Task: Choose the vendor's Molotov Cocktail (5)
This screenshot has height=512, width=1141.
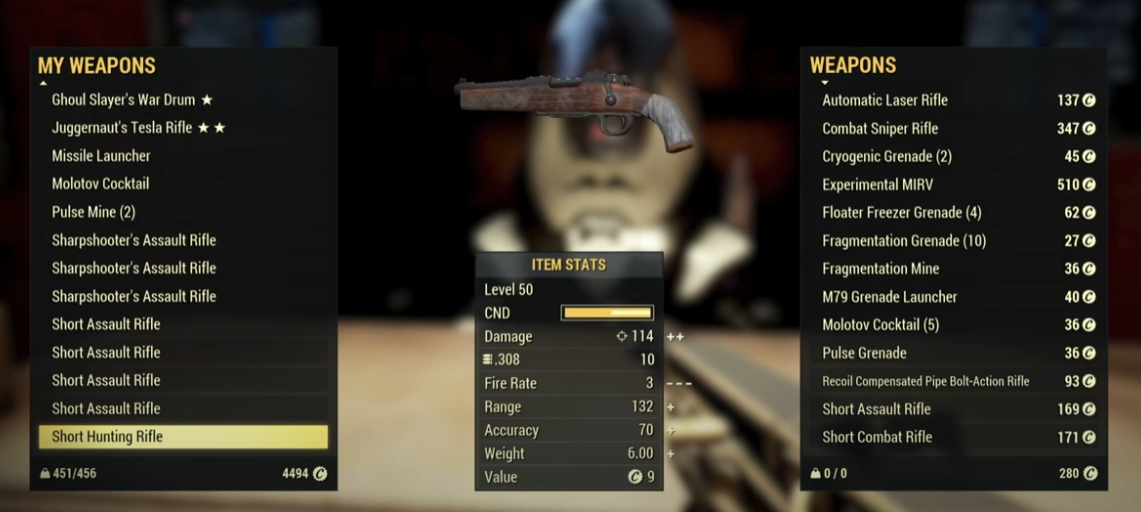Action: (x=880, y=324)
